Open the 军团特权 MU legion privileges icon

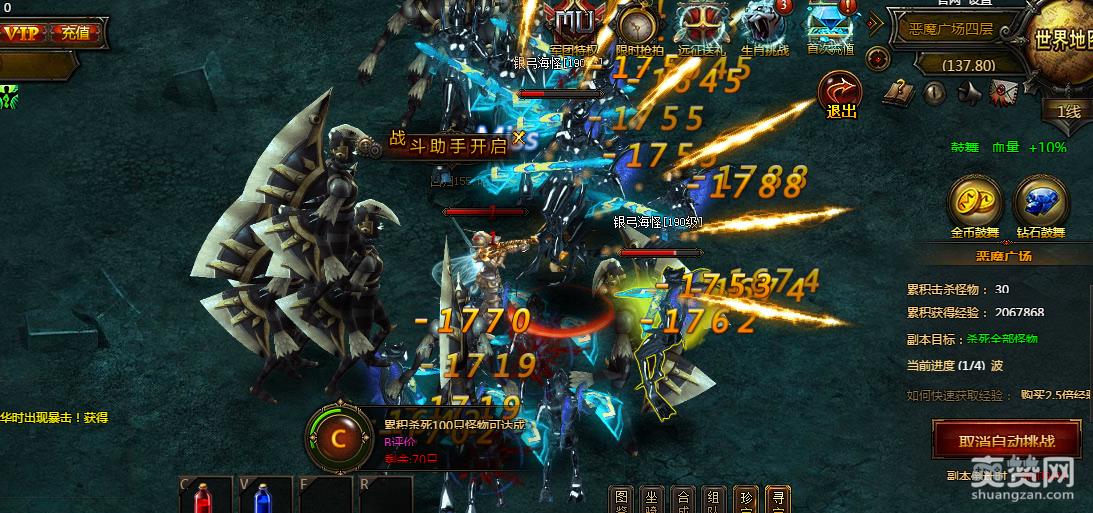point(575,27)
